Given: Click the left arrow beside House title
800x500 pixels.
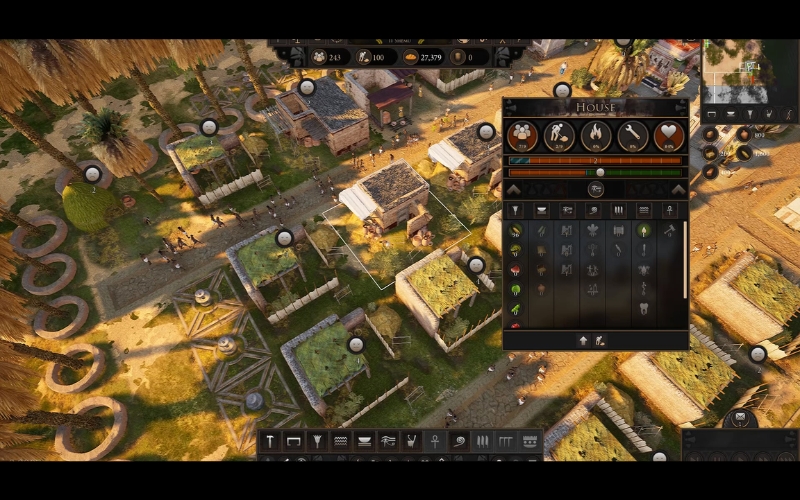Looking at the screenshot, I should 514,108.
